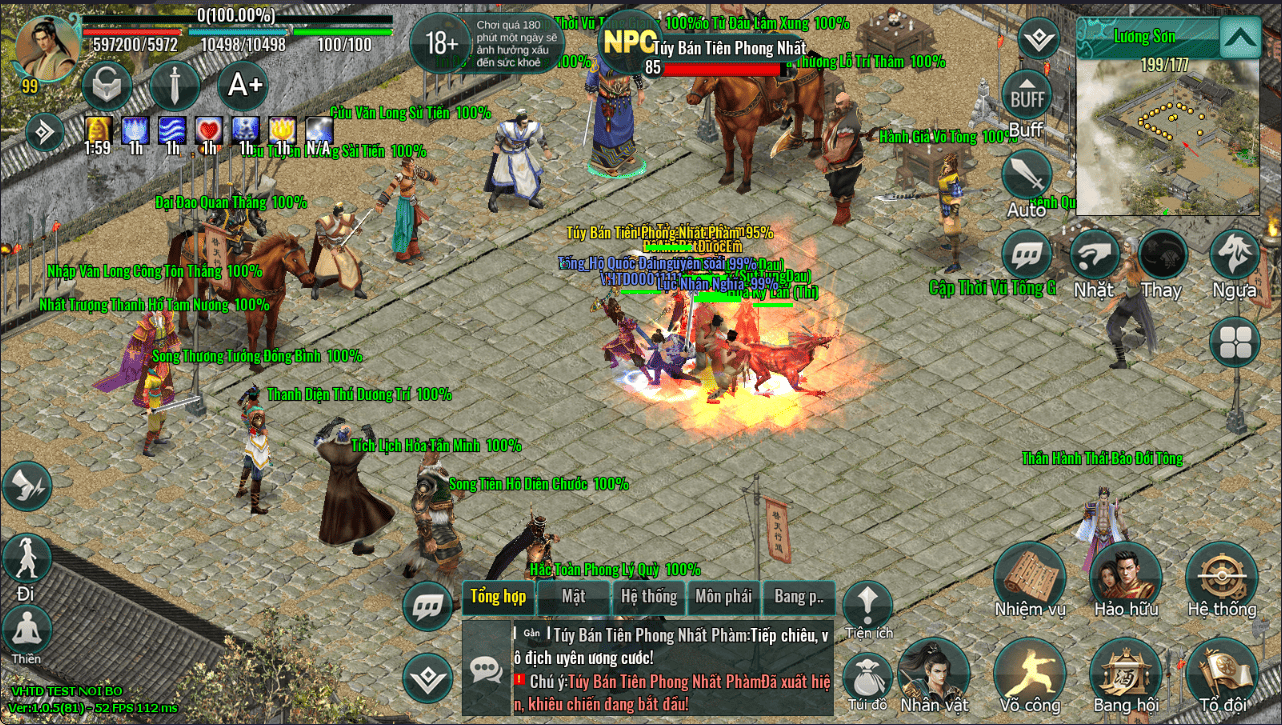Open the Hảo hữu friends list
This screenshot has height=725, width=1282.
[1125, 577]
